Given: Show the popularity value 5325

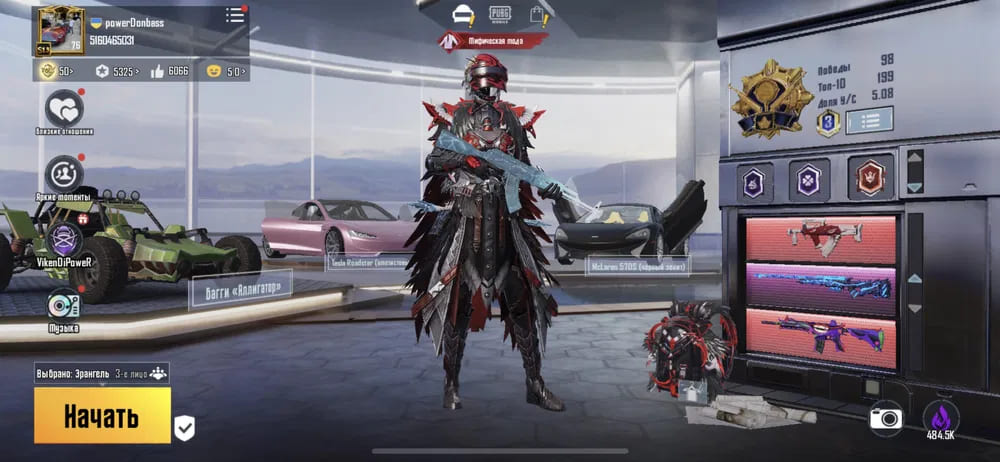Looking at the screenshot, I should [x=117, y=71].
